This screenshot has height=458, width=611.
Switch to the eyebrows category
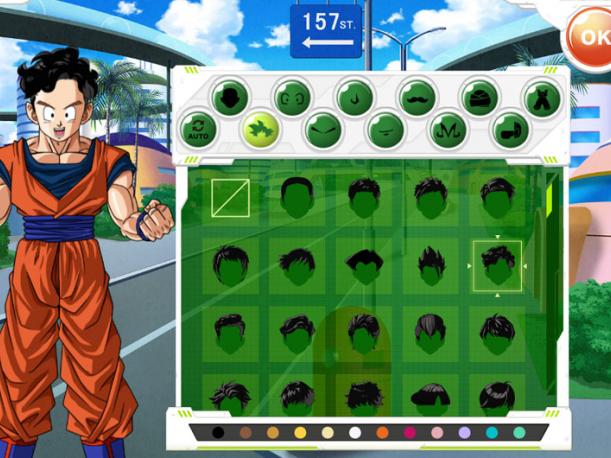323,130
